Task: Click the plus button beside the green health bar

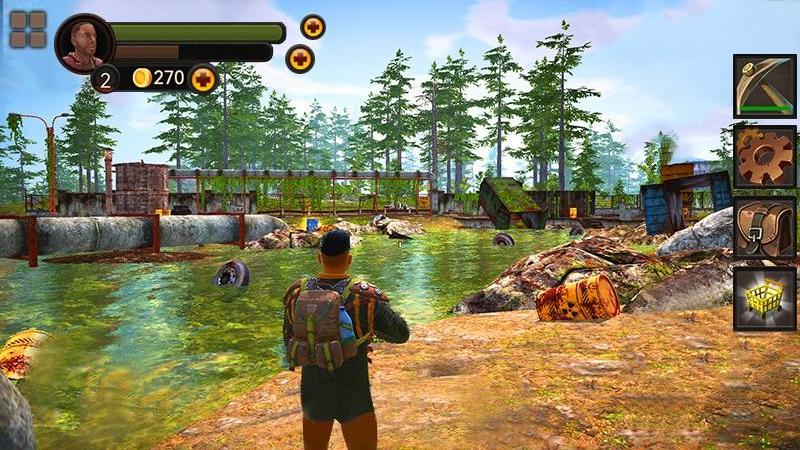Action: click(313, 27)
